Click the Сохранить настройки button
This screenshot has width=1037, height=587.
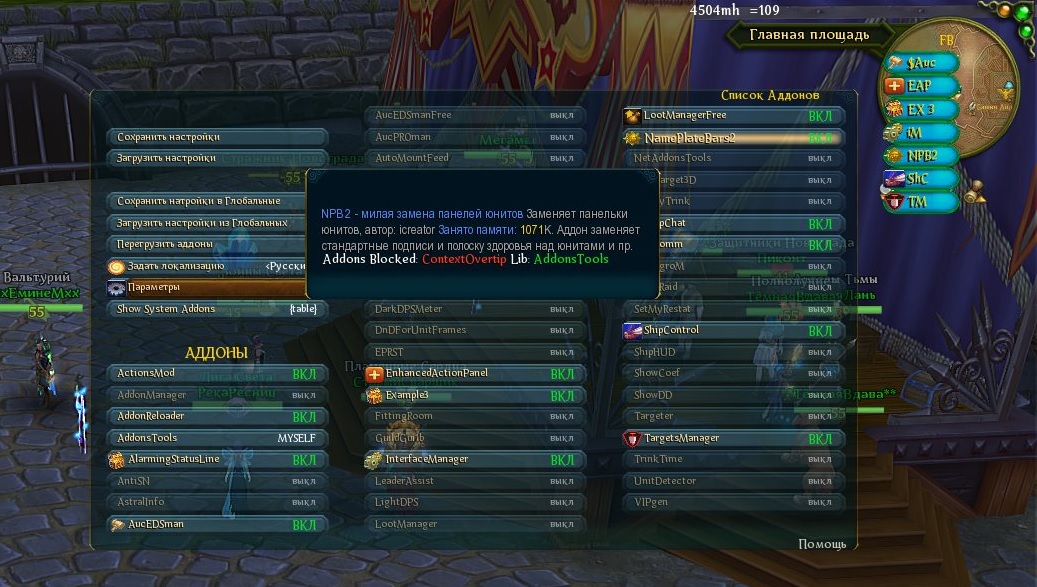click(x=216, y=137)
